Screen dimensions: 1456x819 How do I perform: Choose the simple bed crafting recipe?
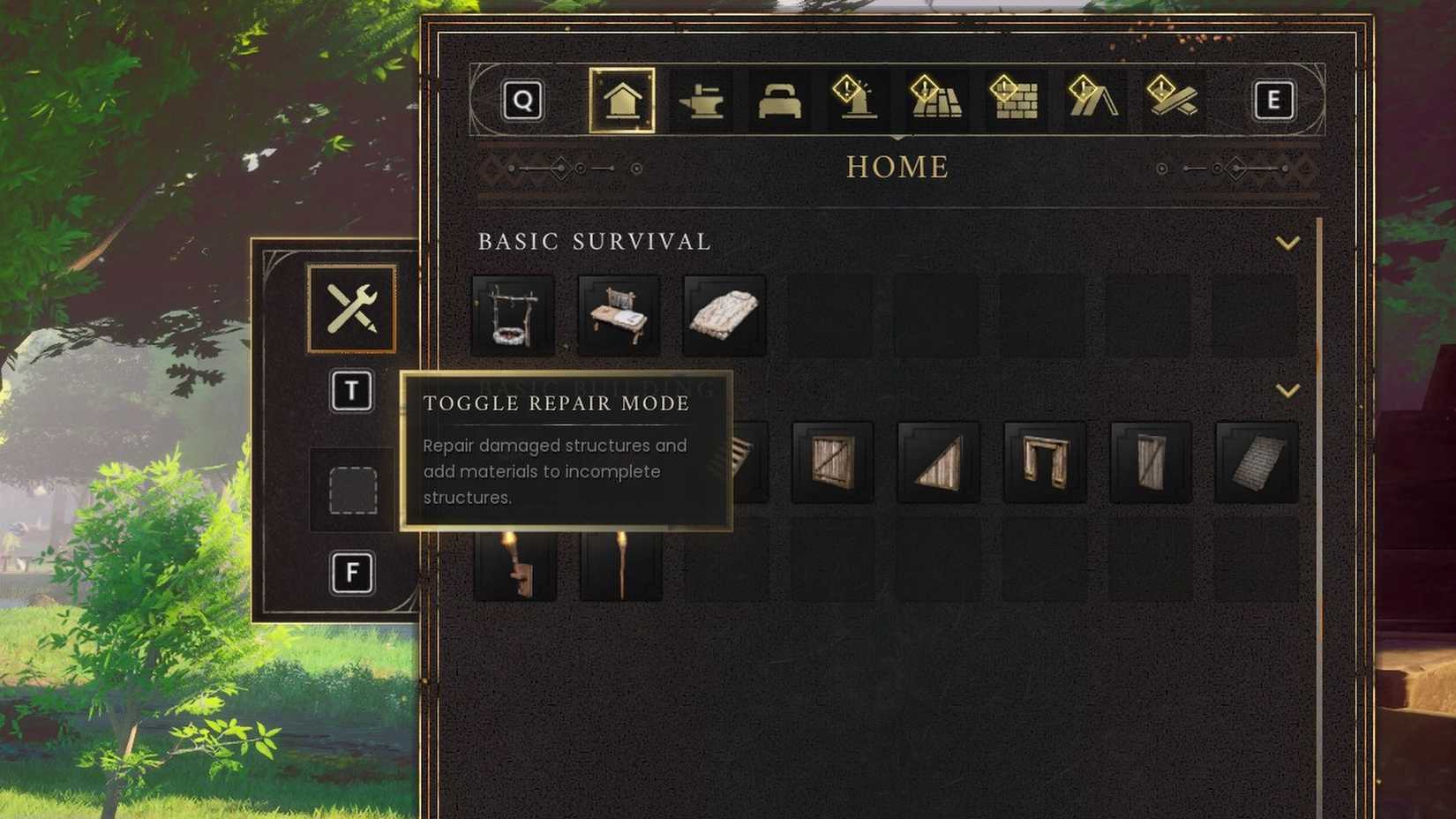point(618,314)
